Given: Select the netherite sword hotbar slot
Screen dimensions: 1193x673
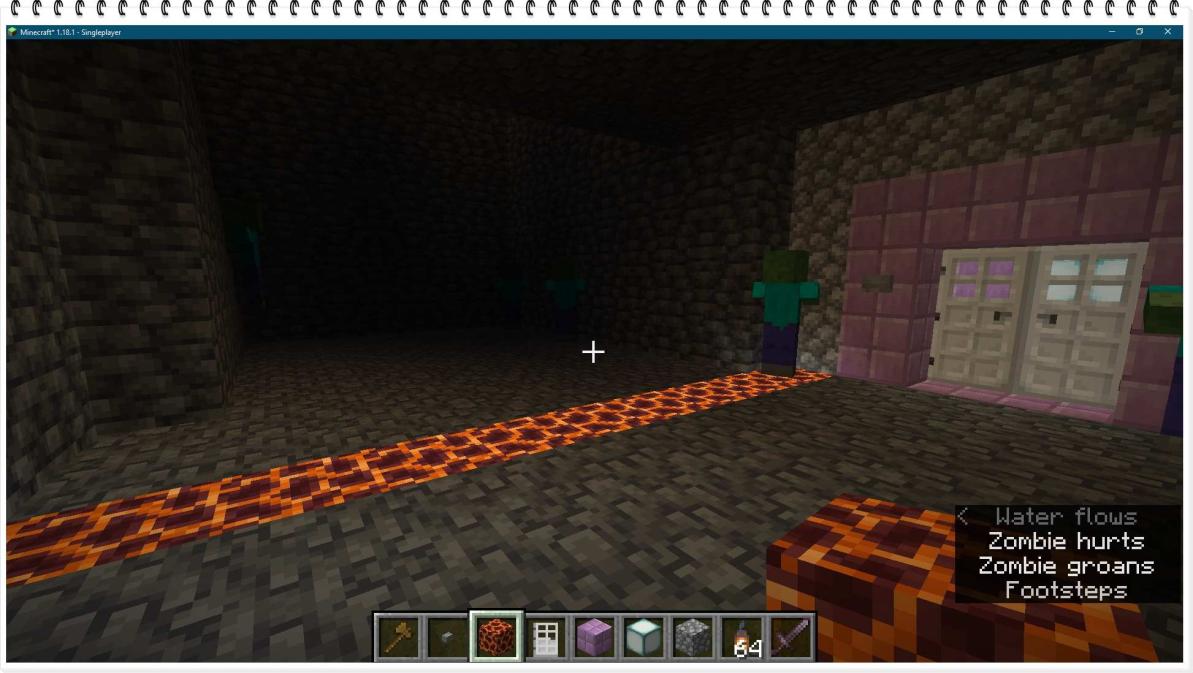Looking at the screenshot, I should pos(790,637).
